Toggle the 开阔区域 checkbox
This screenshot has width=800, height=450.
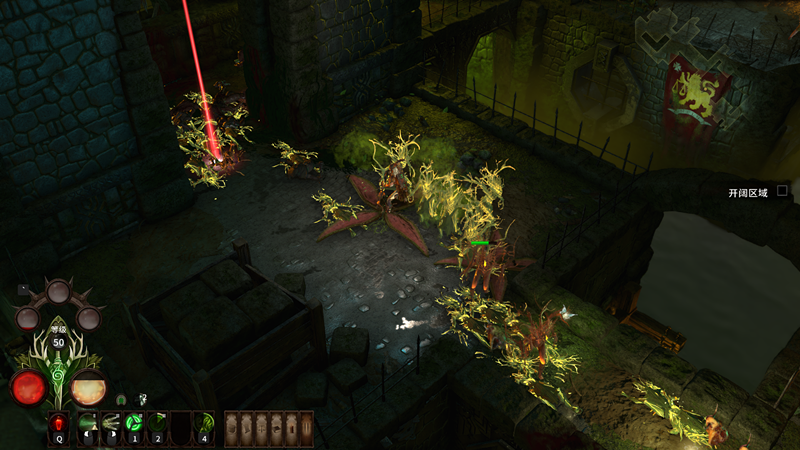pos(783,190)
